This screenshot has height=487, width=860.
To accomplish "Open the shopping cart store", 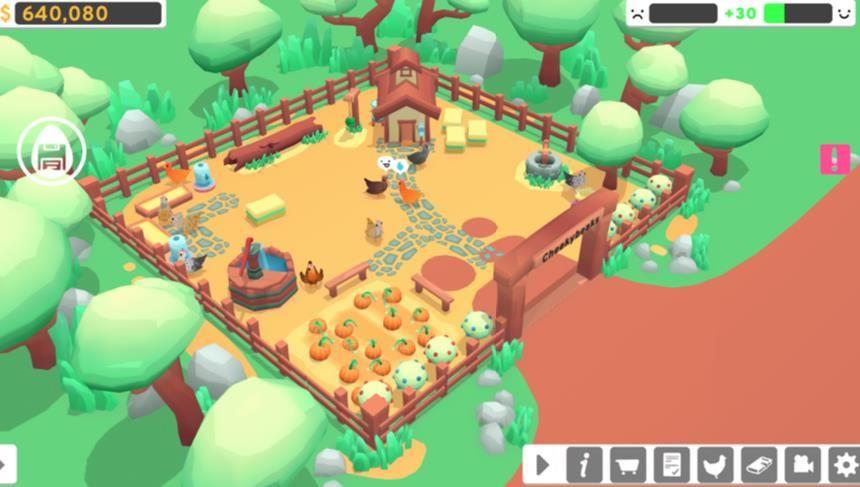I will pos(628,465).
